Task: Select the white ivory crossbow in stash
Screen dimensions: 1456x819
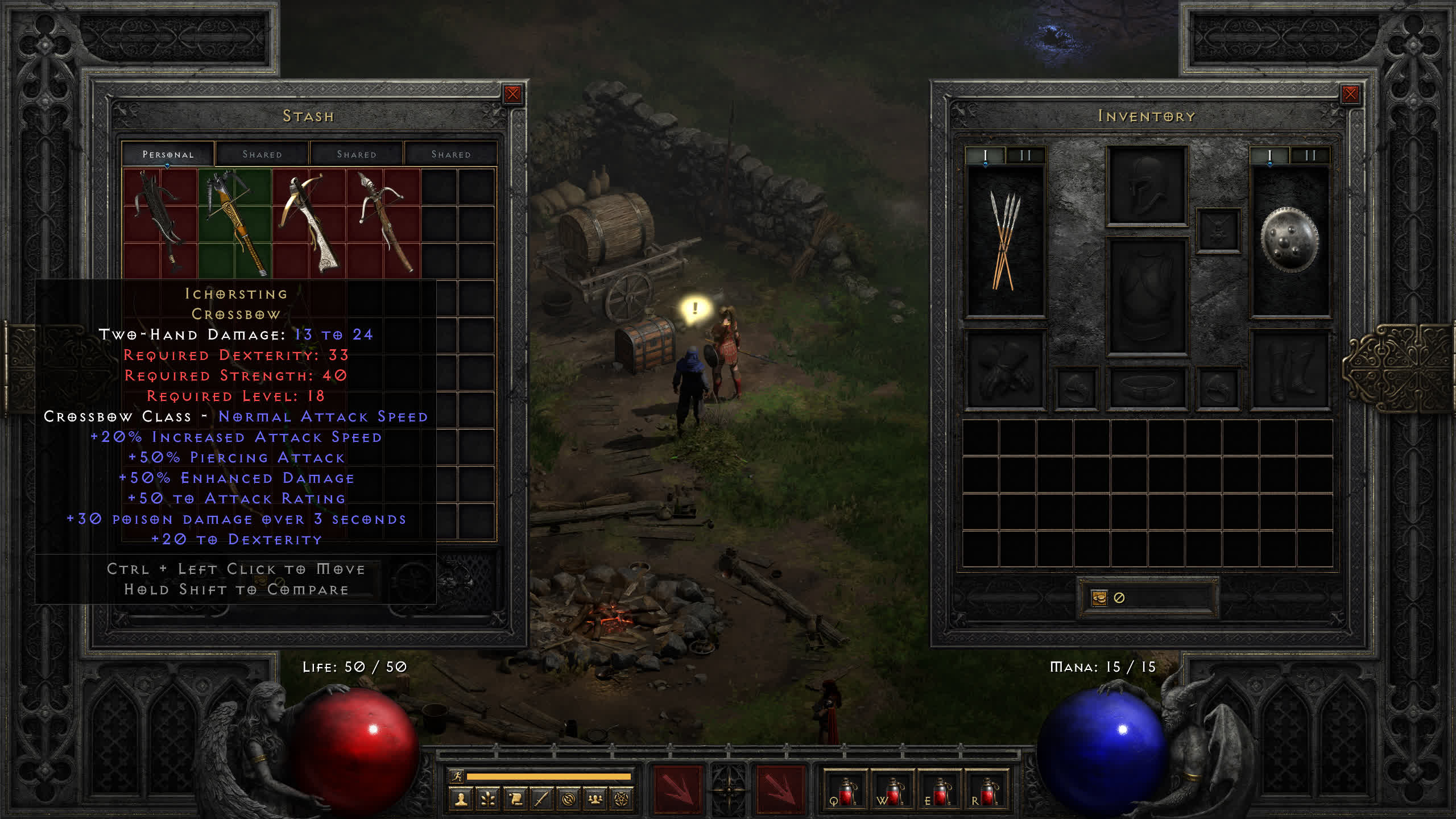Action: (x=309, y=223)
